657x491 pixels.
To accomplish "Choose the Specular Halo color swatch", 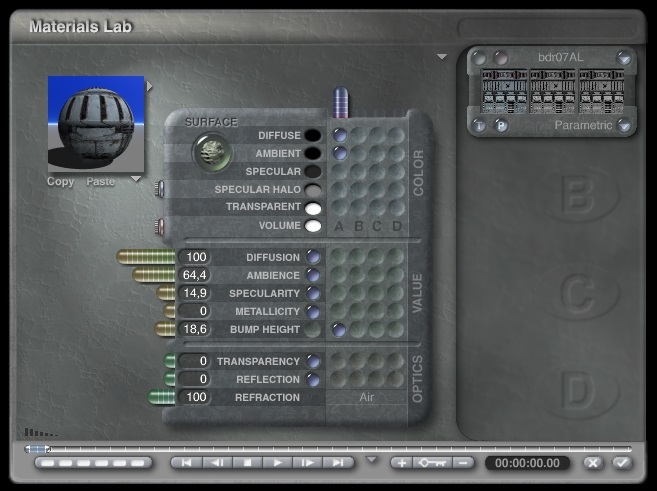I will tap(313, 190).
